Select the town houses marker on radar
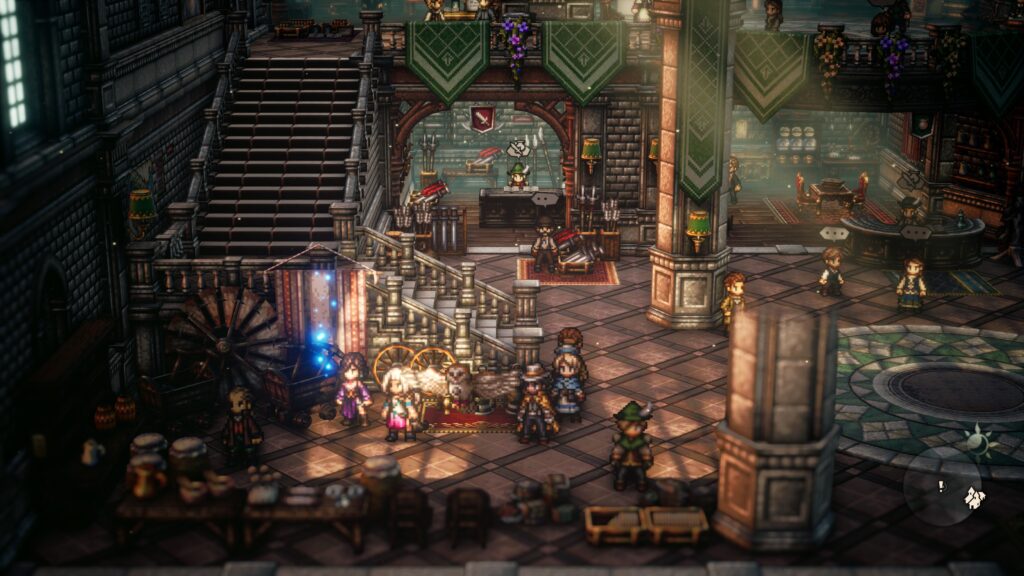Image resolution: width=1024 pixels, height=576 pixels. point(973,496)
